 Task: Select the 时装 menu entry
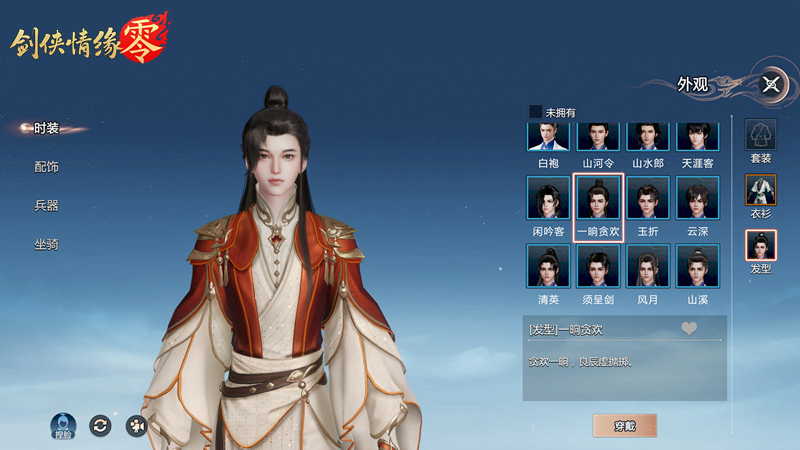click(x=46, y=128)
